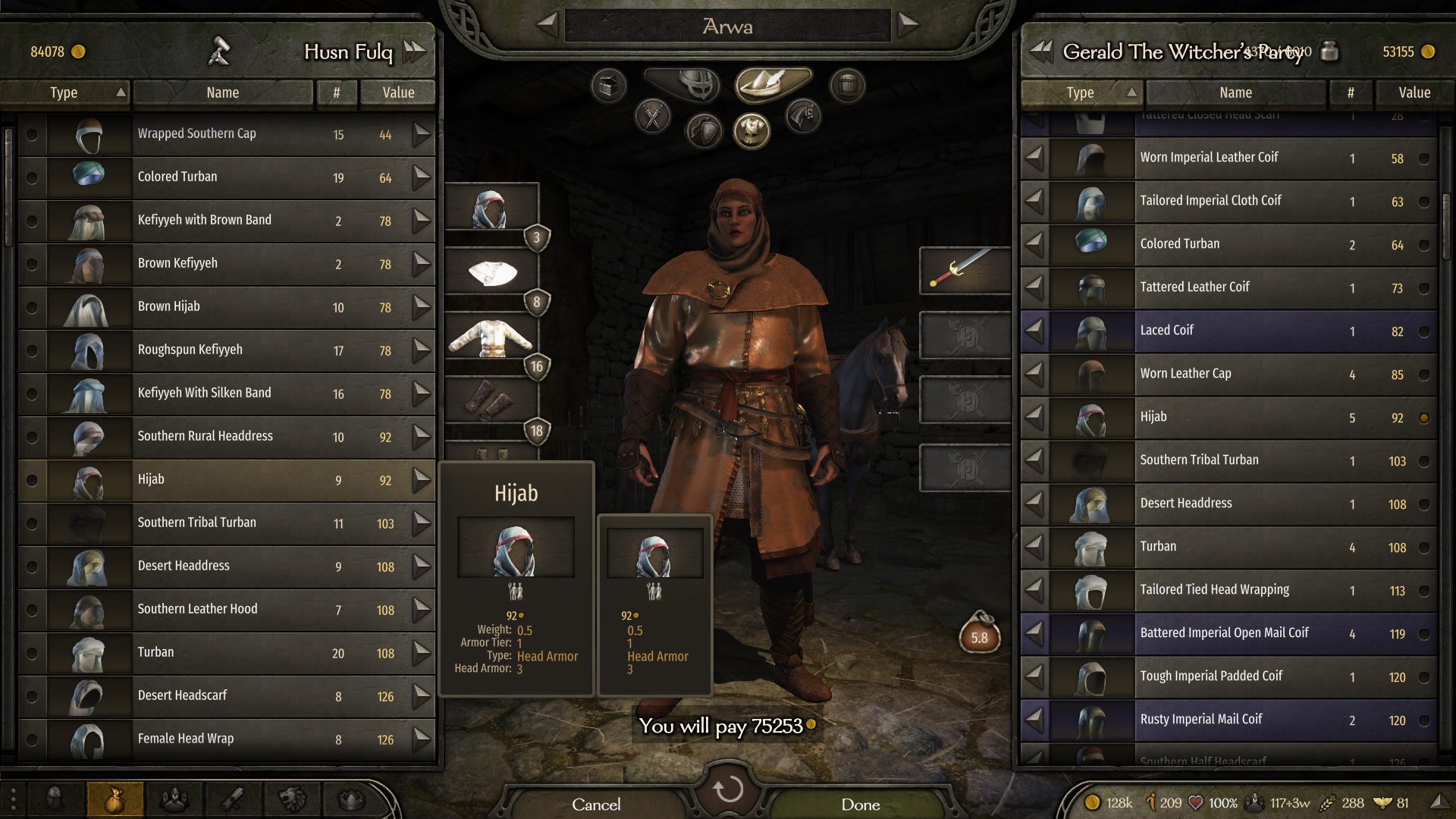
Task: Sort party inventory by Name
Action: pos(1235,93)
